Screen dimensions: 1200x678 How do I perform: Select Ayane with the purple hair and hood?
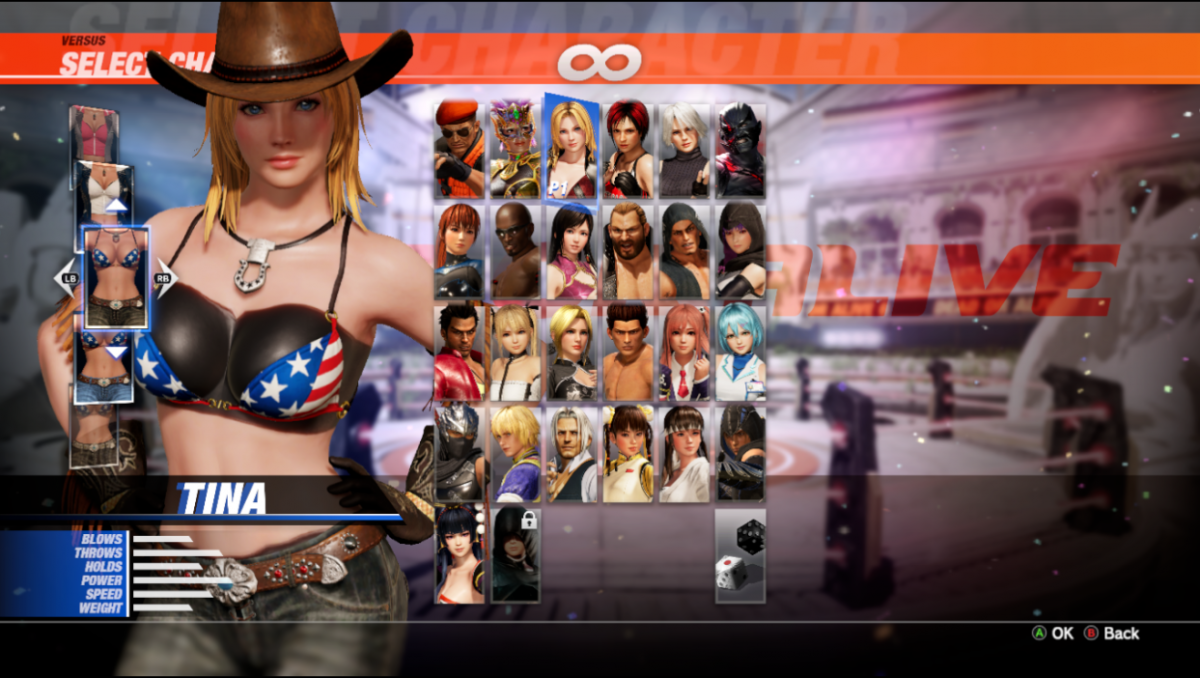click(741, 251)
